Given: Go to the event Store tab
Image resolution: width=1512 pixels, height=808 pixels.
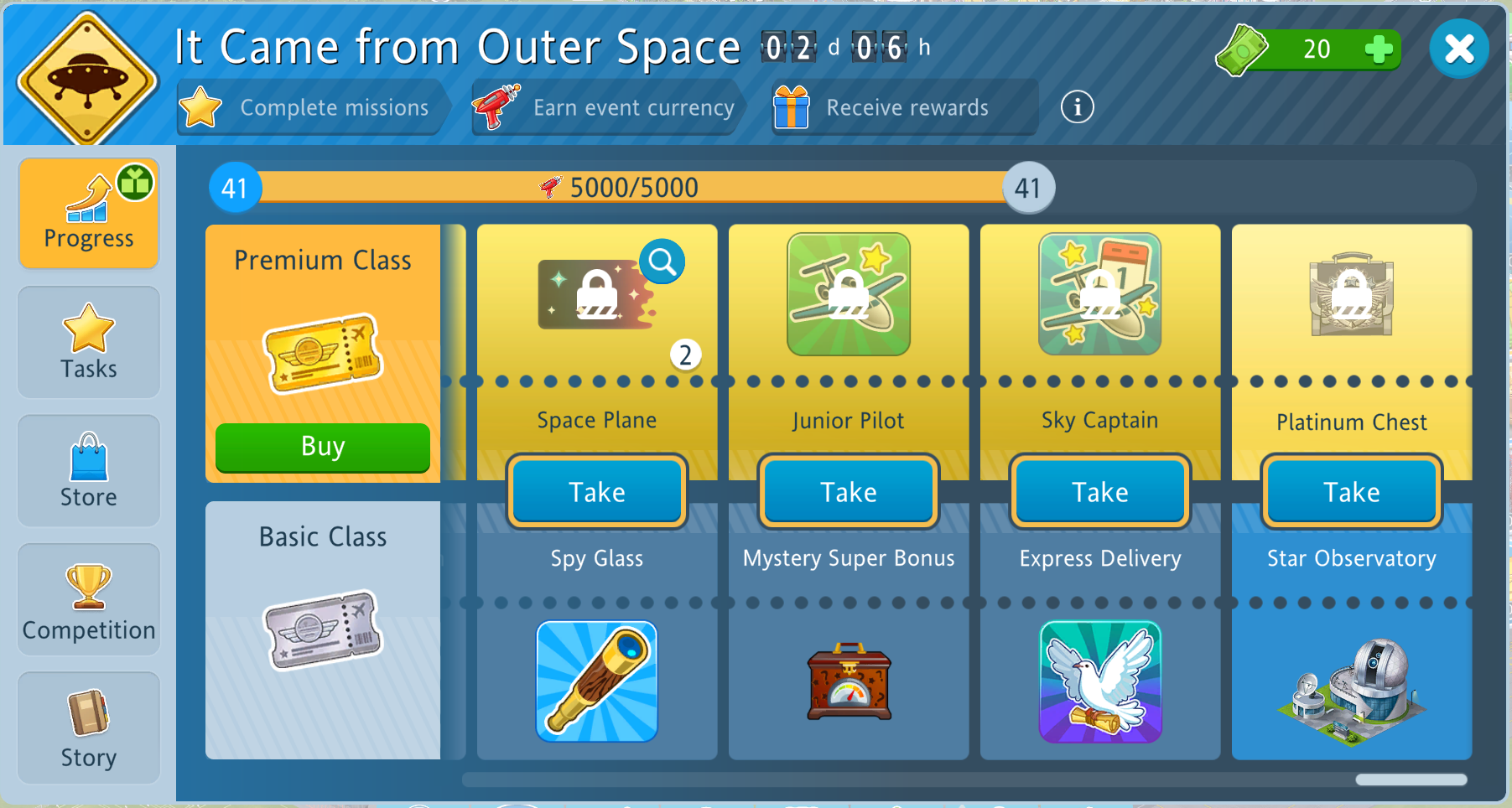Looking at the screenshot, I should point(89,470).
